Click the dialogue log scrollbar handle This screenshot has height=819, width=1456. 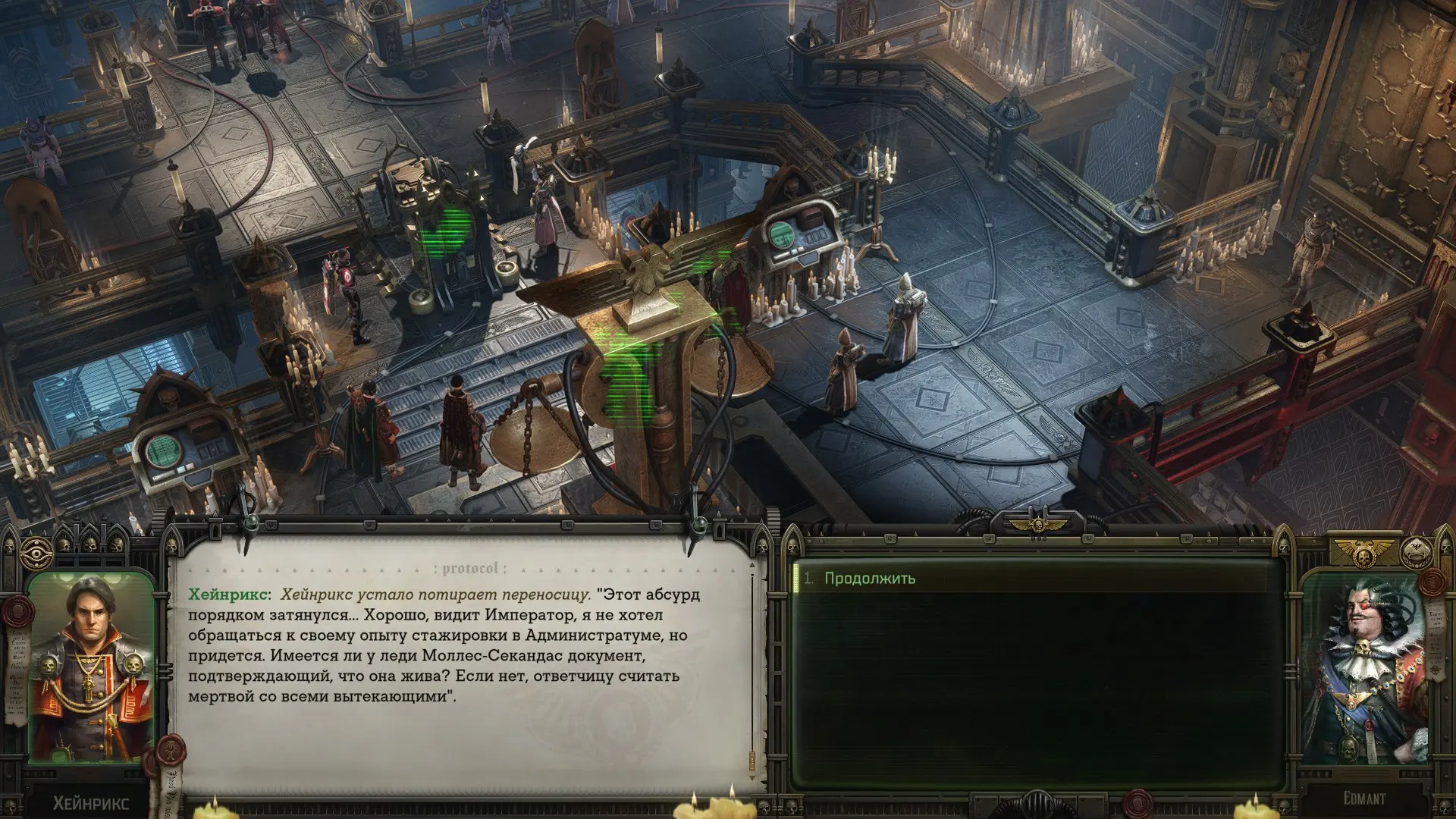tap(752, 759)
